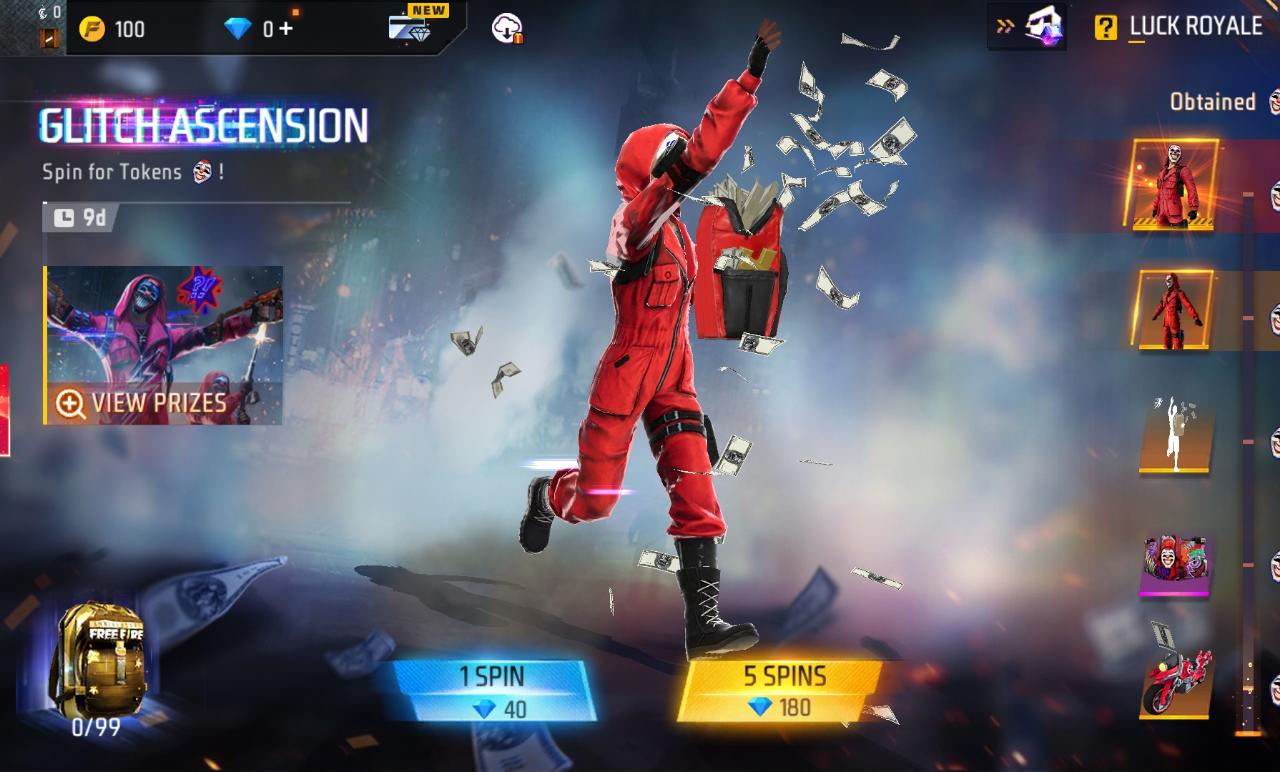Open the Luck Royale help icon

[1105, 27]
